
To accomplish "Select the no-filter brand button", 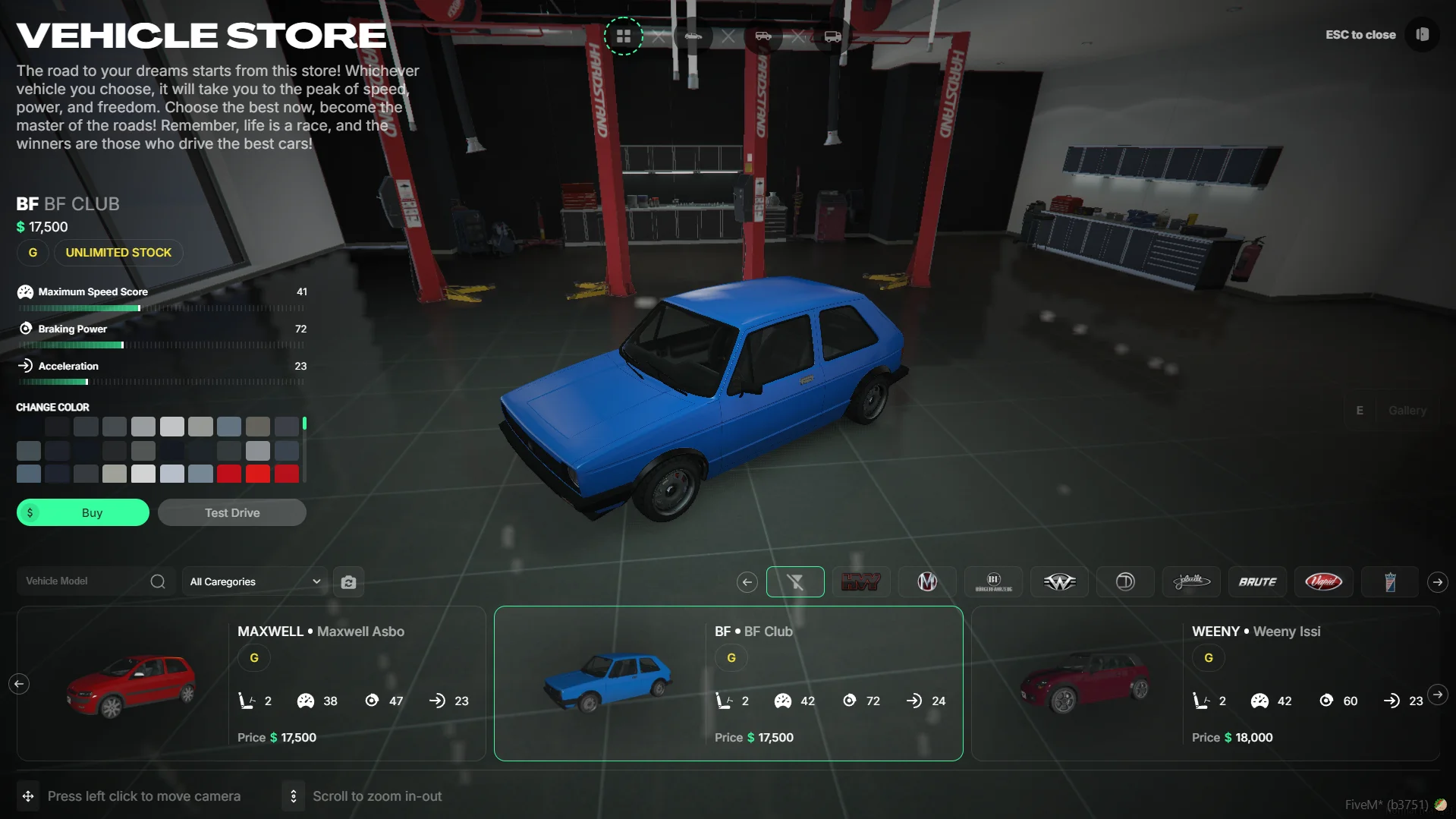I will point(795,582).
